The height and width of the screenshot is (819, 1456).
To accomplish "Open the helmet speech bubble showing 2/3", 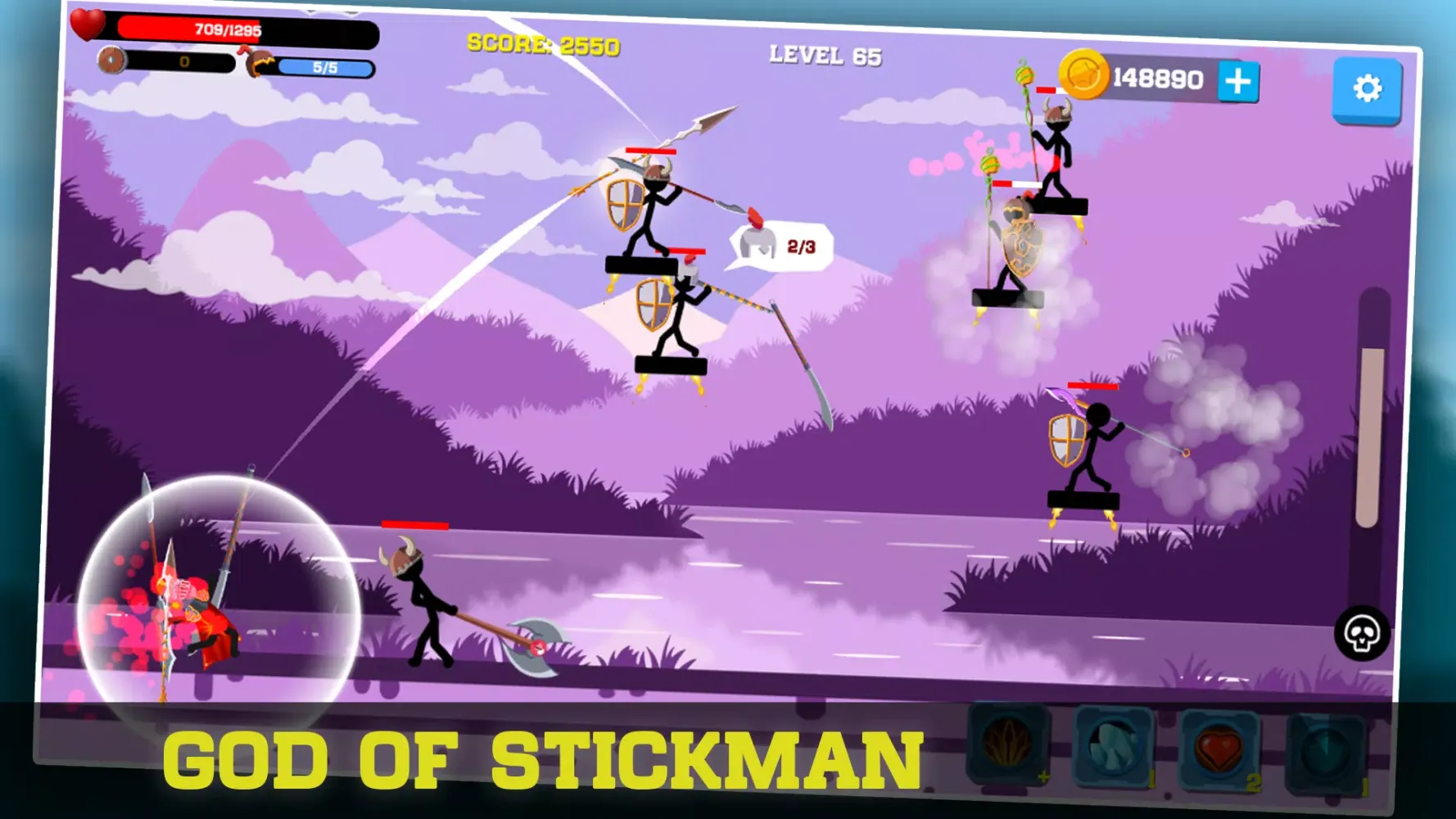I will [778, 245].
